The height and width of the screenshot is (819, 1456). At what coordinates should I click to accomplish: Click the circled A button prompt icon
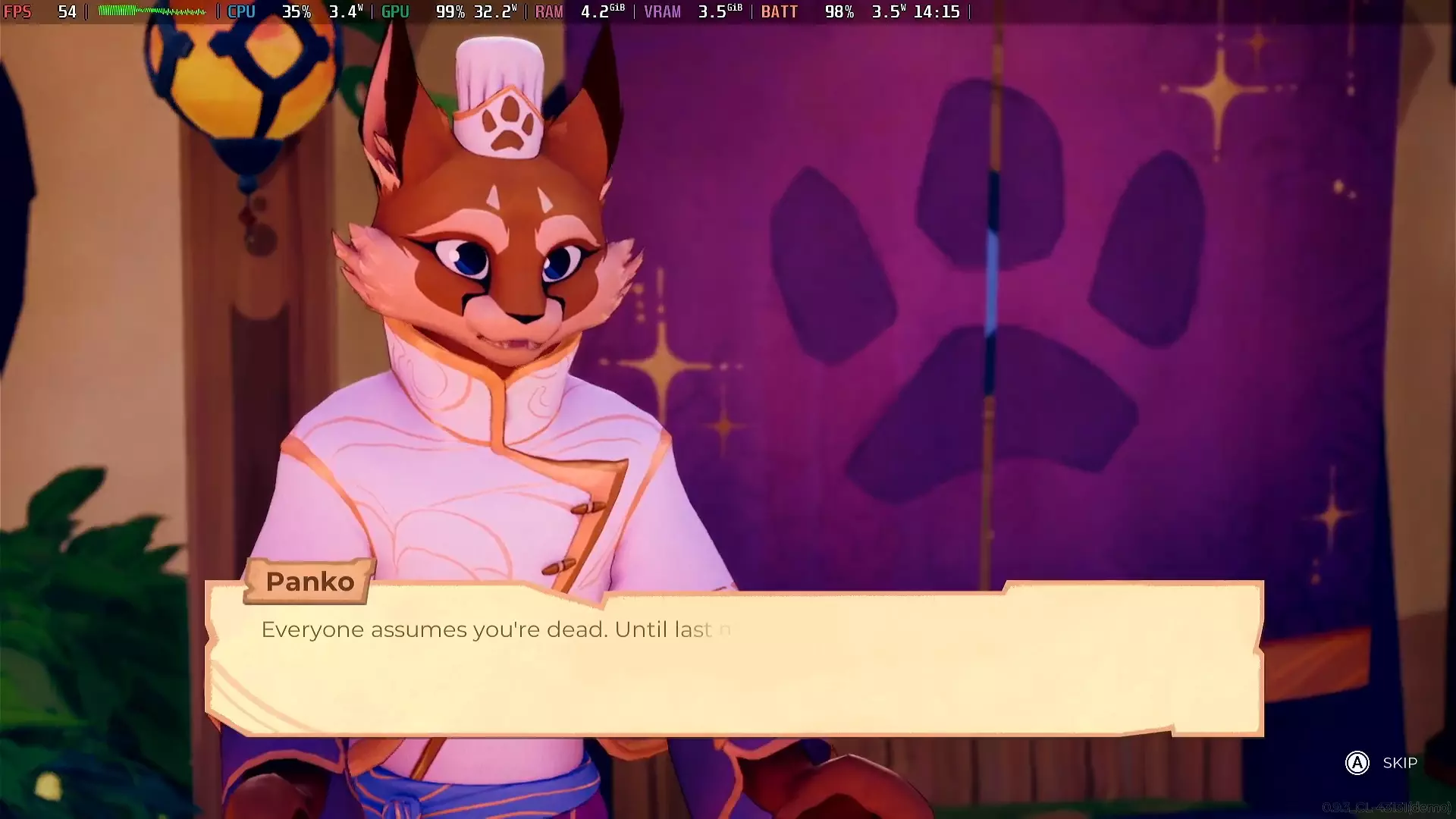(1357, 764)
